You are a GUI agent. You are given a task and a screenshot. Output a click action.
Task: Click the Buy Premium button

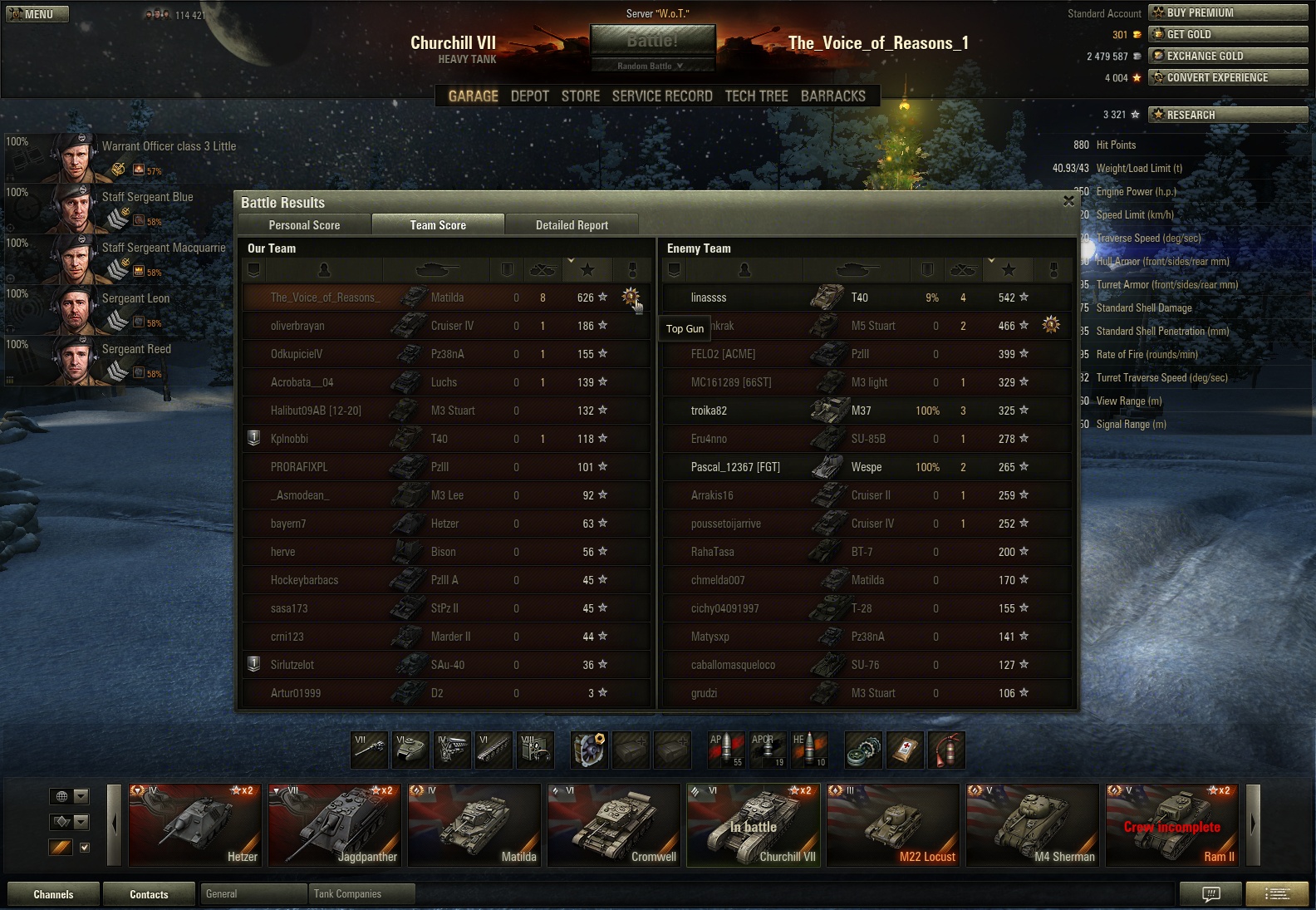(1227, 12)
